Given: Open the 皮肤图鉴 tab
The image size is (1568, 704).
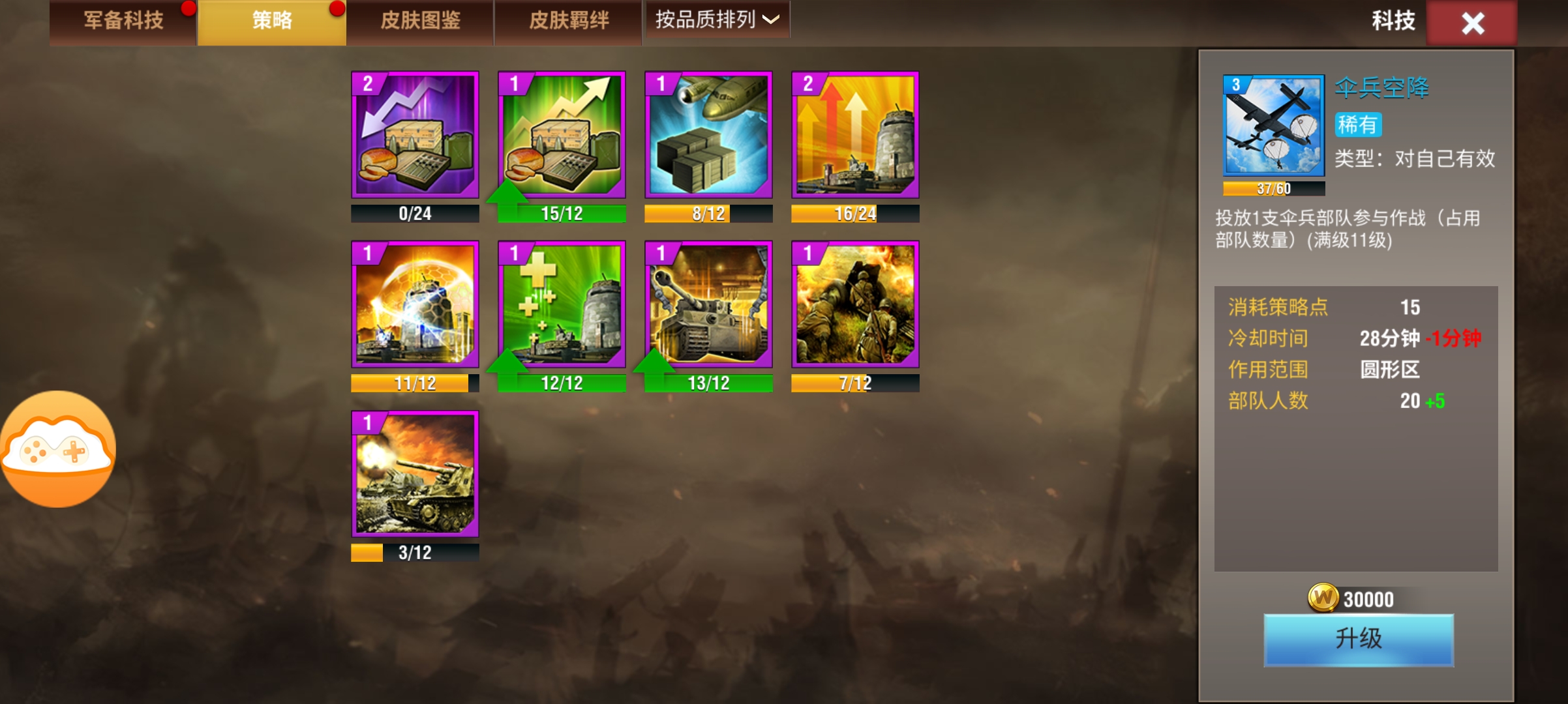Looking at the screenshot, I should [x=421, y=20].
